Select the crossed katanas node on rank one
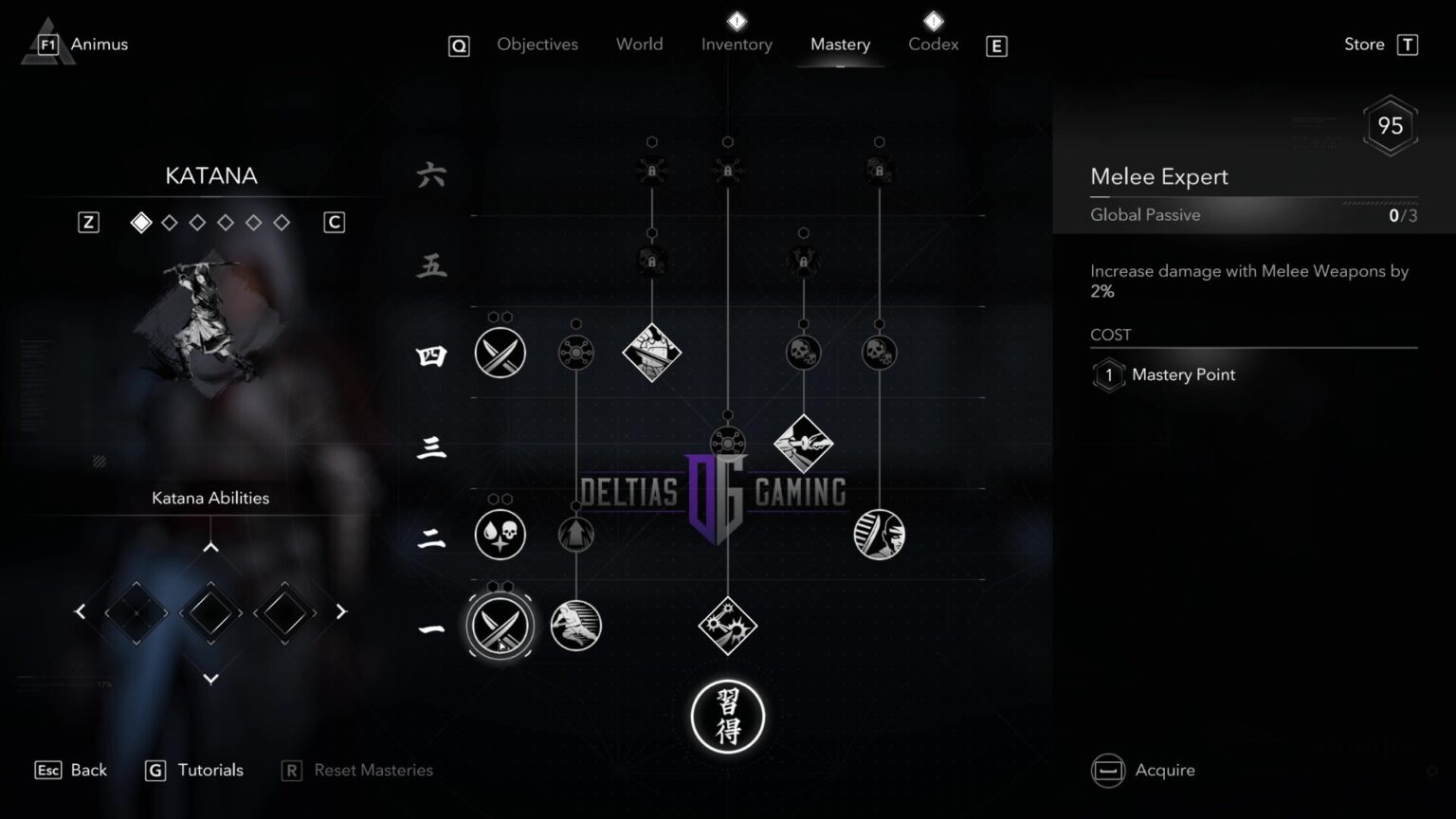The height and width of the screenshot is (819, 1456). (500, 625)
